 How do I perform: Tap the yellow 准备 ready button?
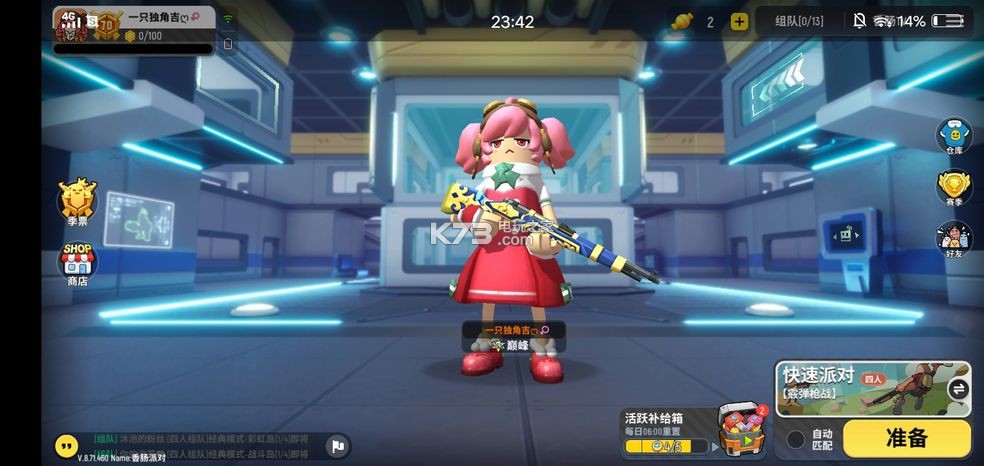[x=906, y=438]
